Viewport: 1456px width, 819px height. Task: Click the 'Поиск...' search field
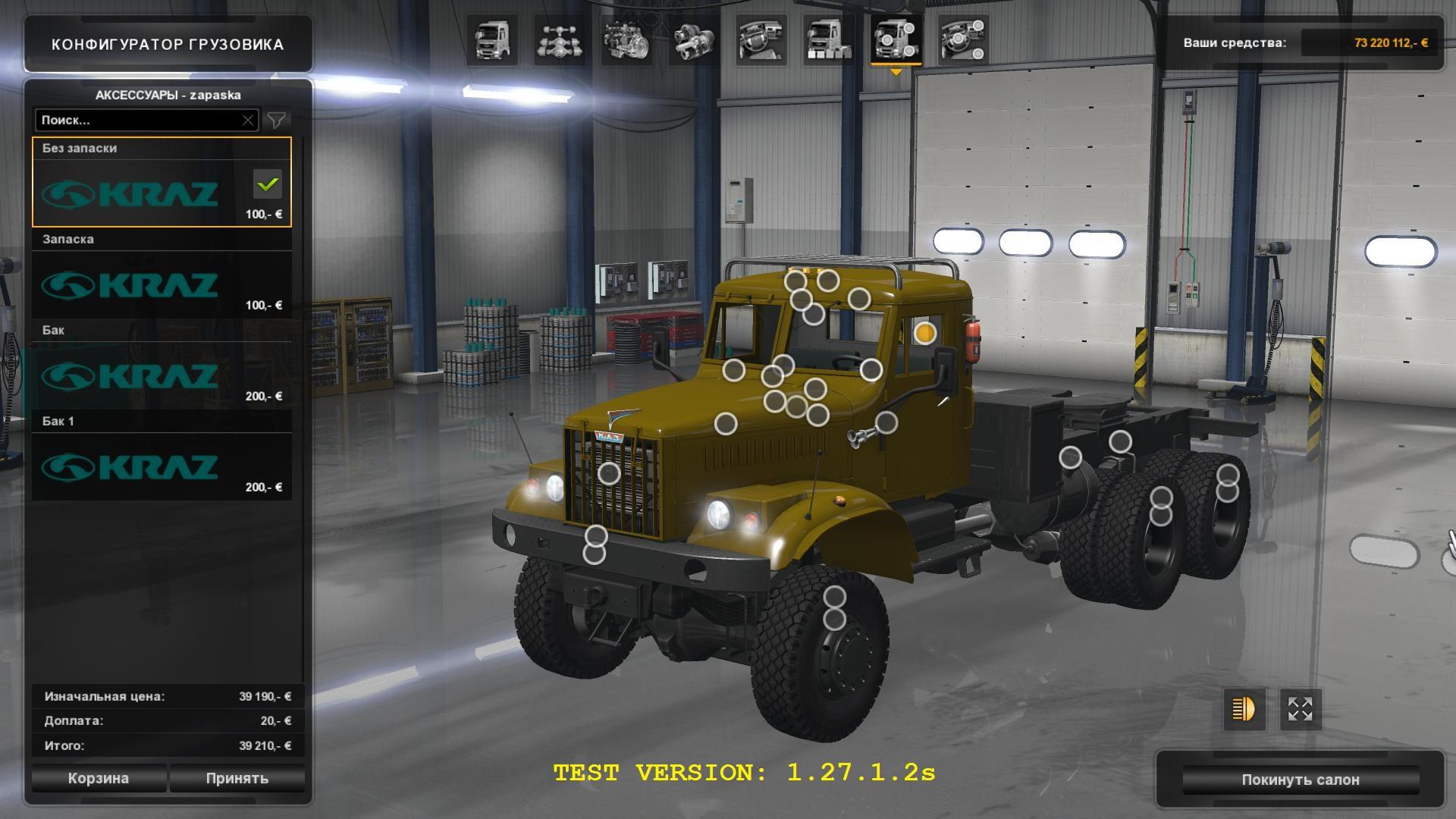139,120
